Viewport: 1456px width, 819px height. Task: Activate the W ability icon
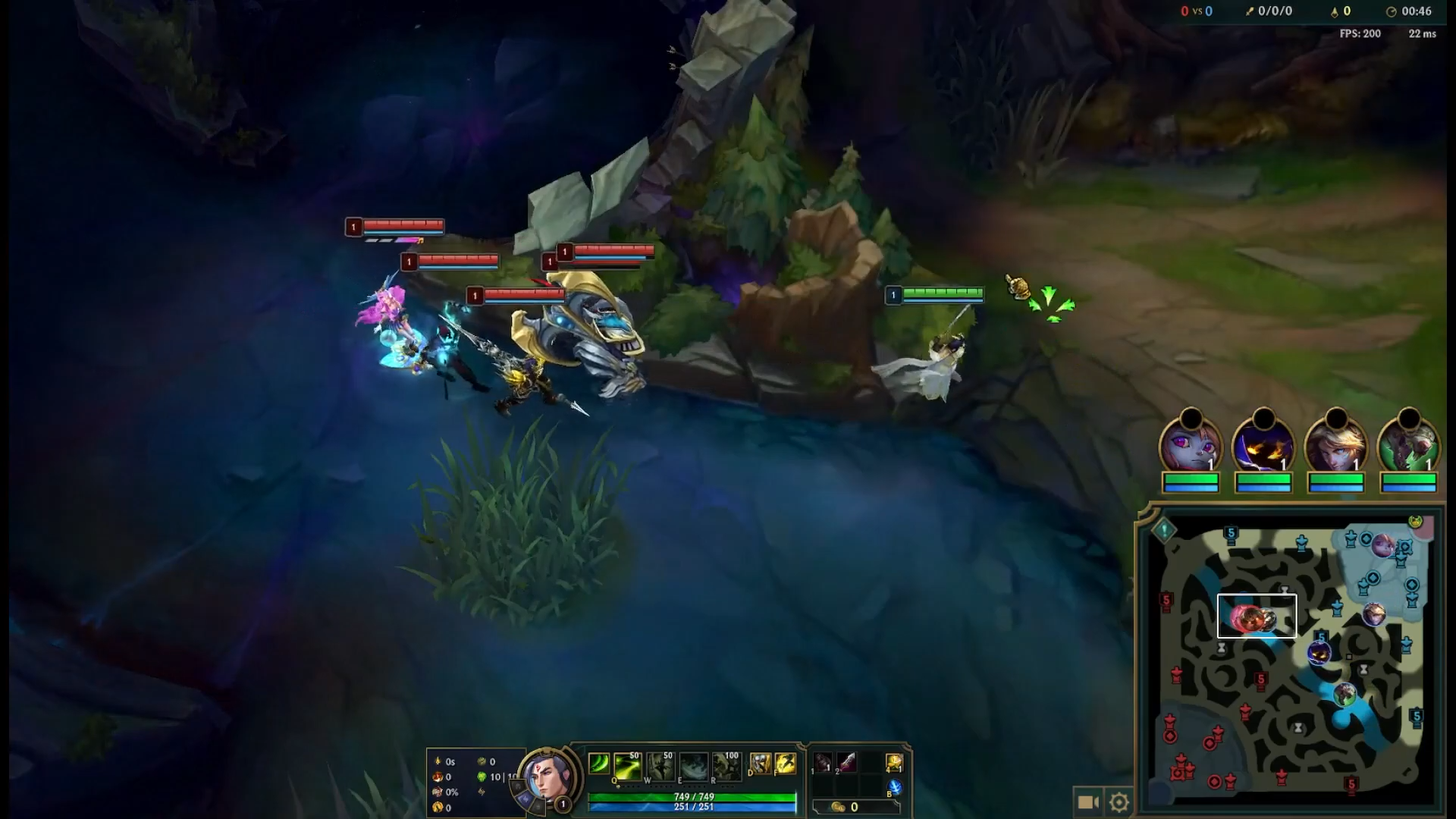(x=661, y=767)
